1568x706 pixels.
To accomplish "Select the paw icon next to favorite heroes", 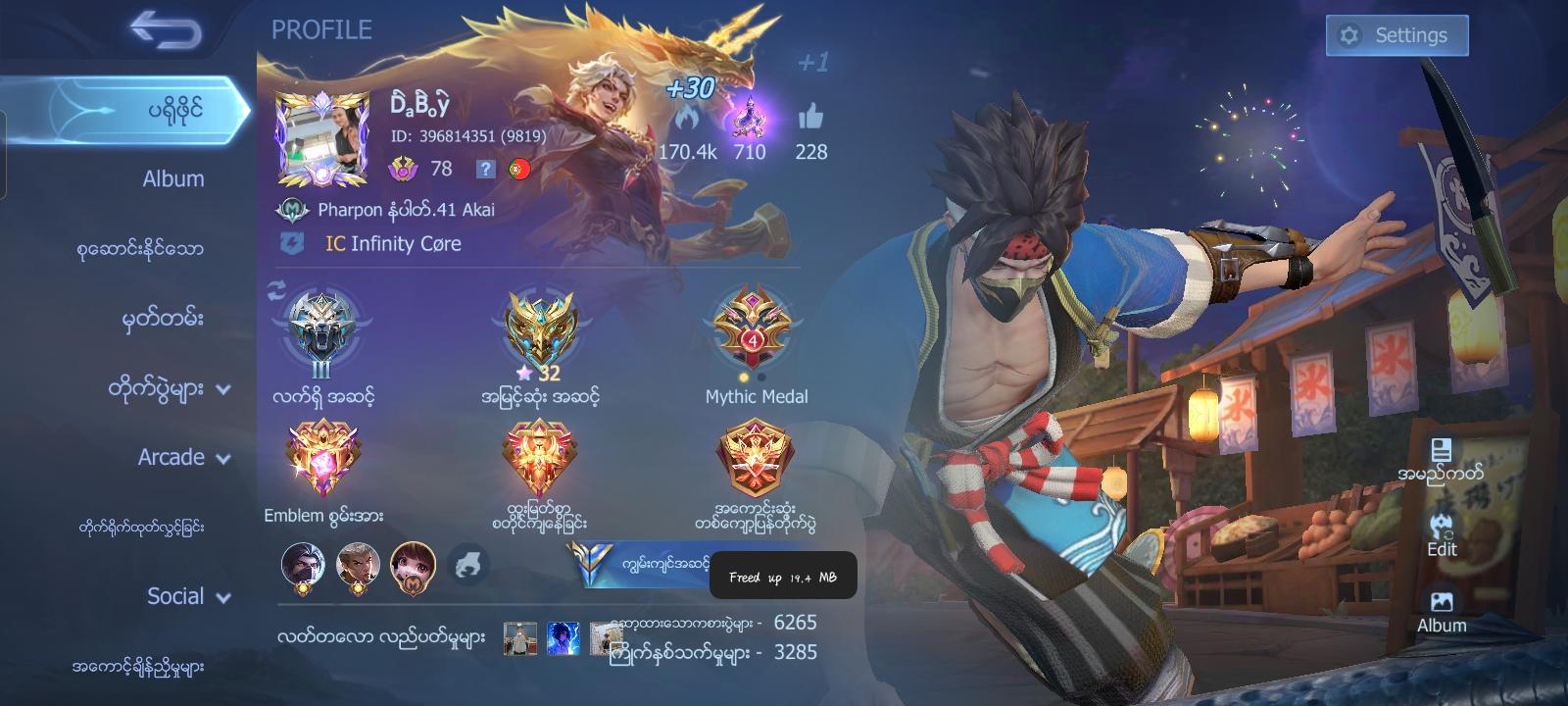I will click(x=469, y=561).
